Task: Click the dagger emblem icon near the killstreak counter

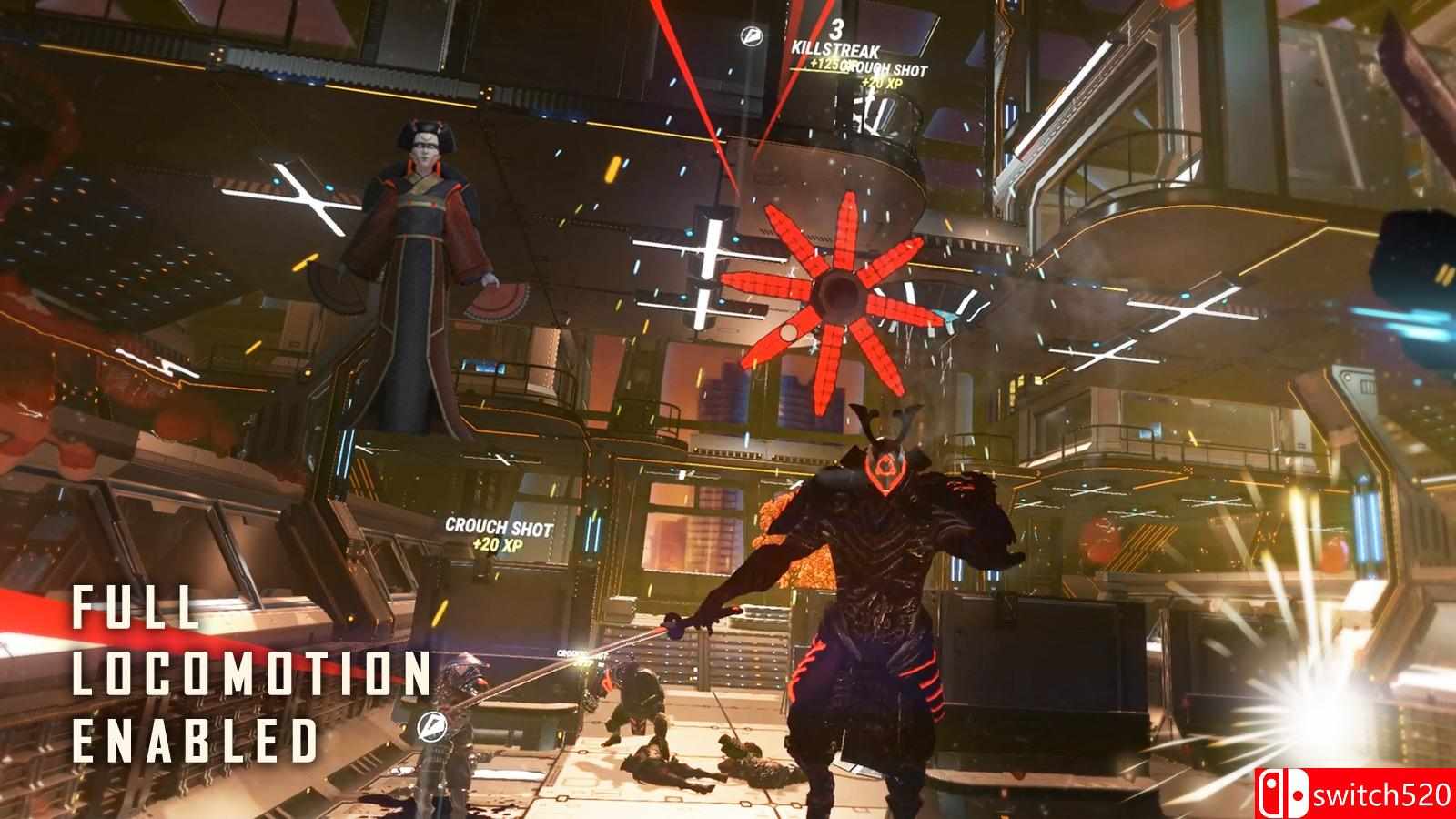Action: coord(750,35)
